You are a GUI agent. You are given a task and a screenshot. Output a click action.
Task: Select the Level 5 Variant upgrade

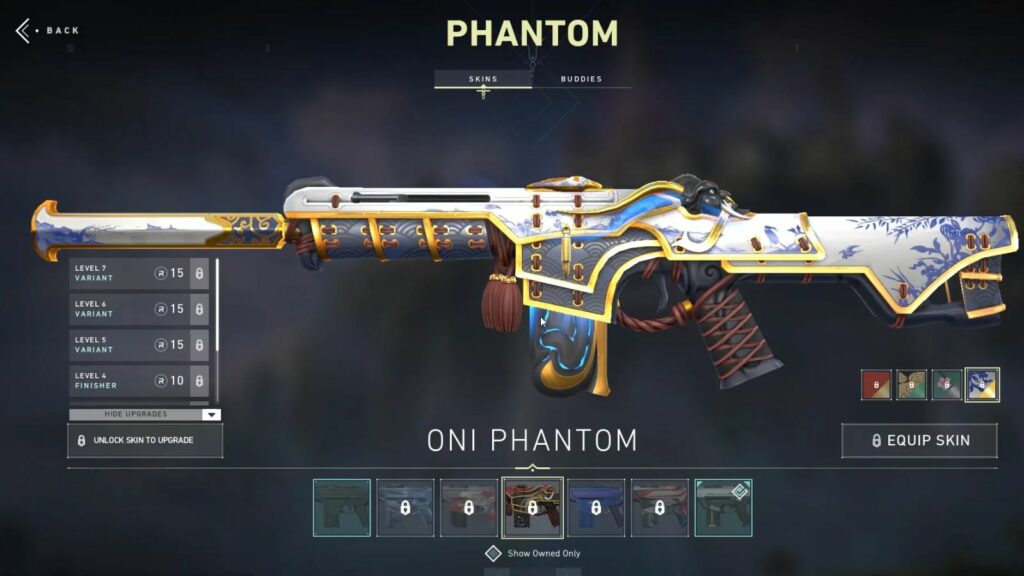click(x=139, y=345)
